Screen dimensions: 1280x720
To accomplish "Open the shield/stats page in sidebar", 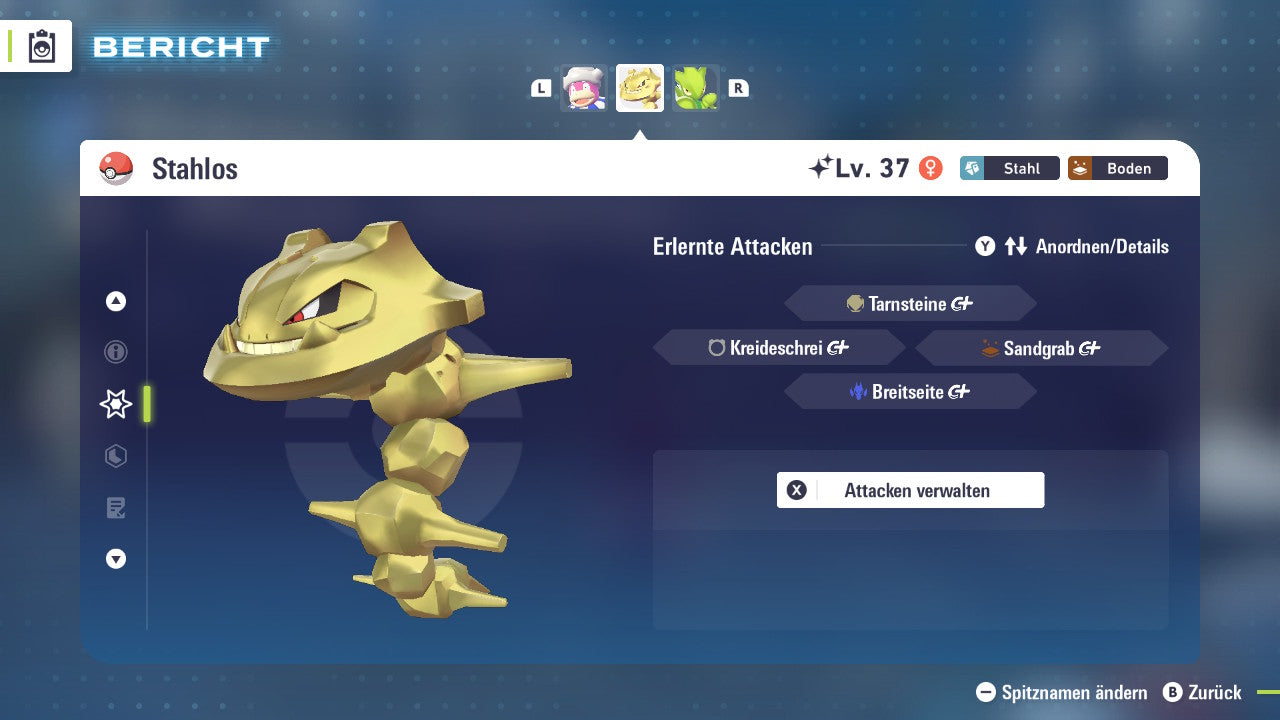I will point(115,456).
